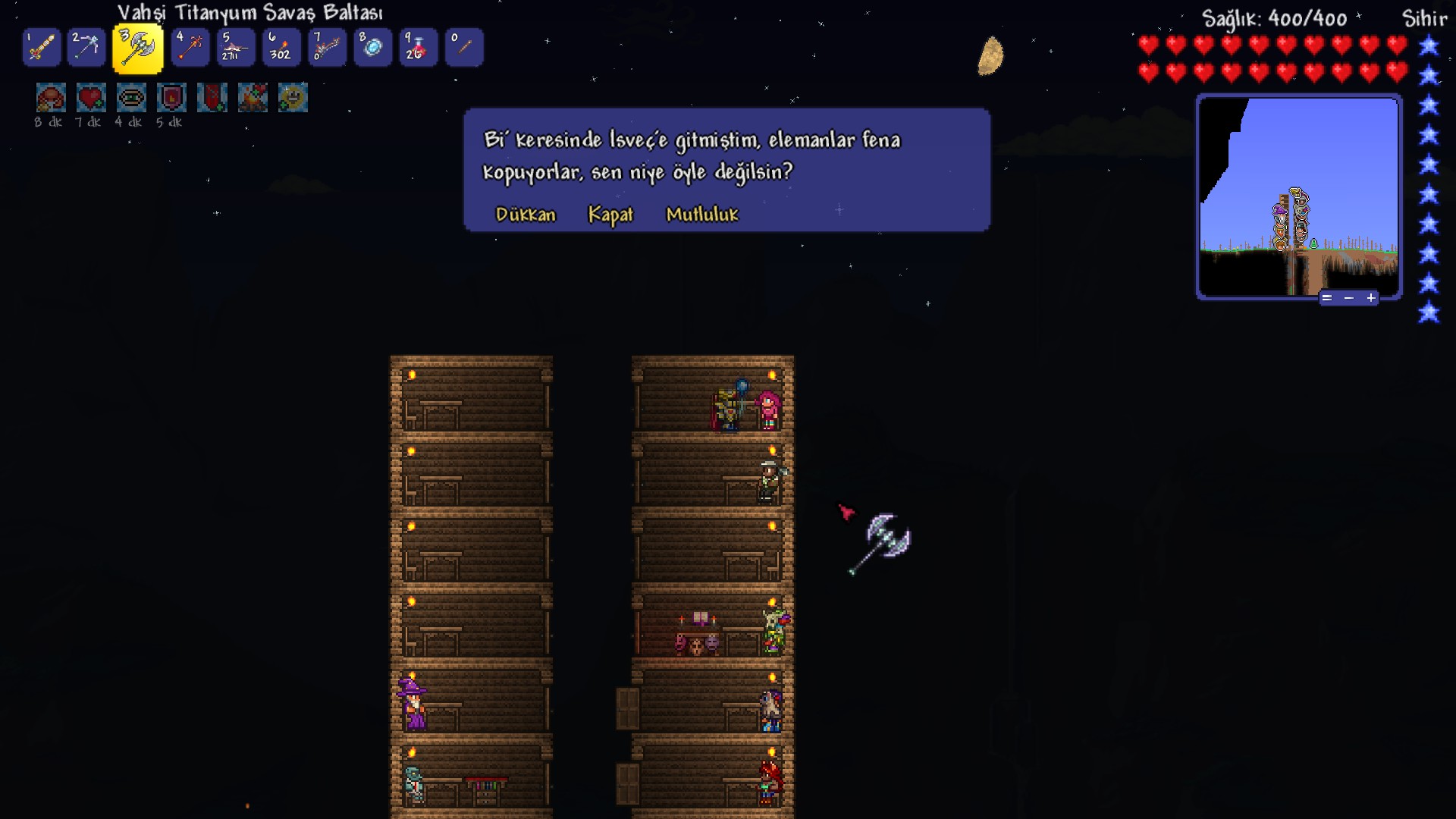
Task: Open the Dükkan shop option
Action: (526, 215)
